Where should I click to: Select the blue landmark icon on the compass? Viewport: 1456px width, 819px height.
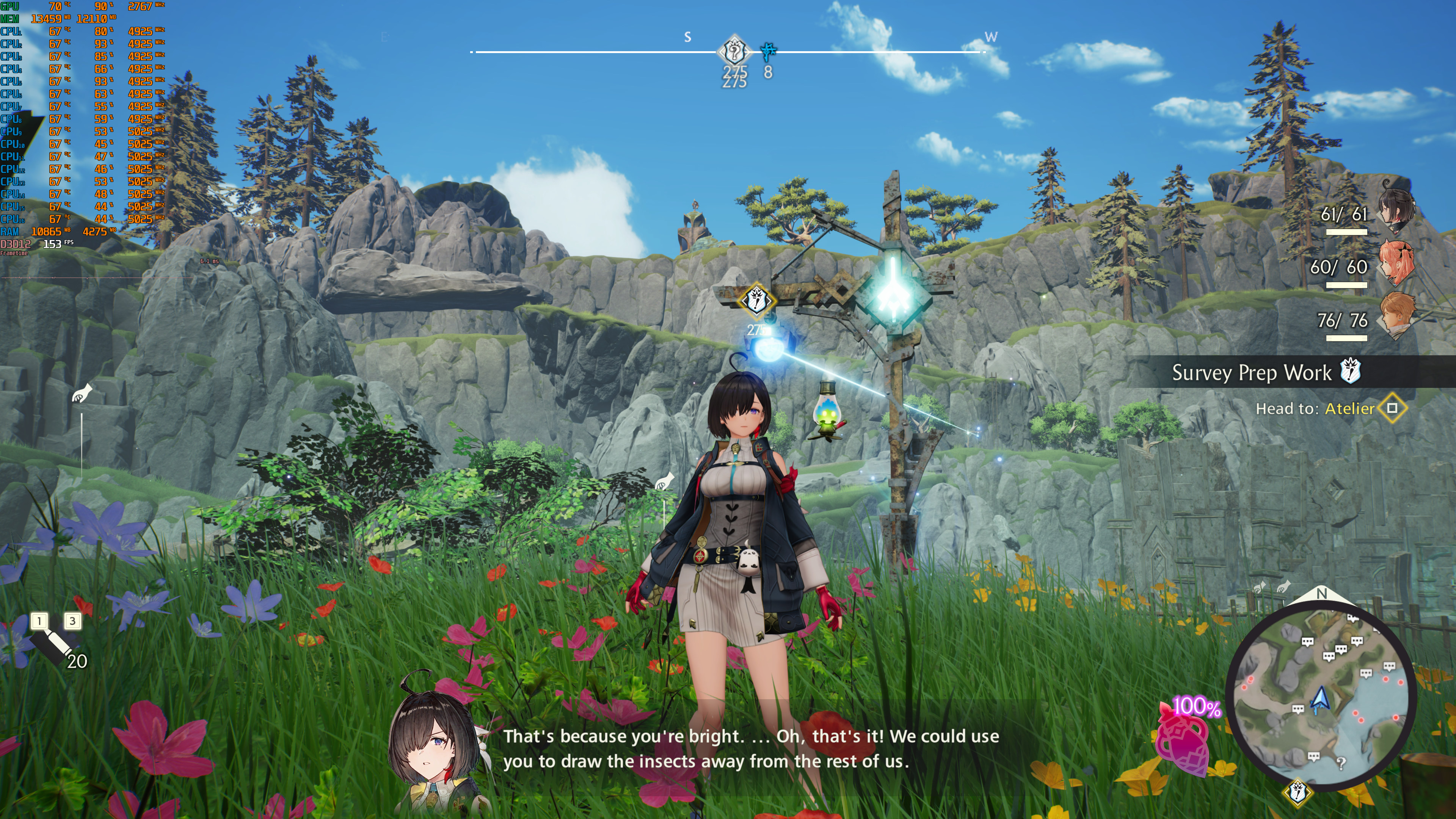pyautogui.click(x=767, y=52)
